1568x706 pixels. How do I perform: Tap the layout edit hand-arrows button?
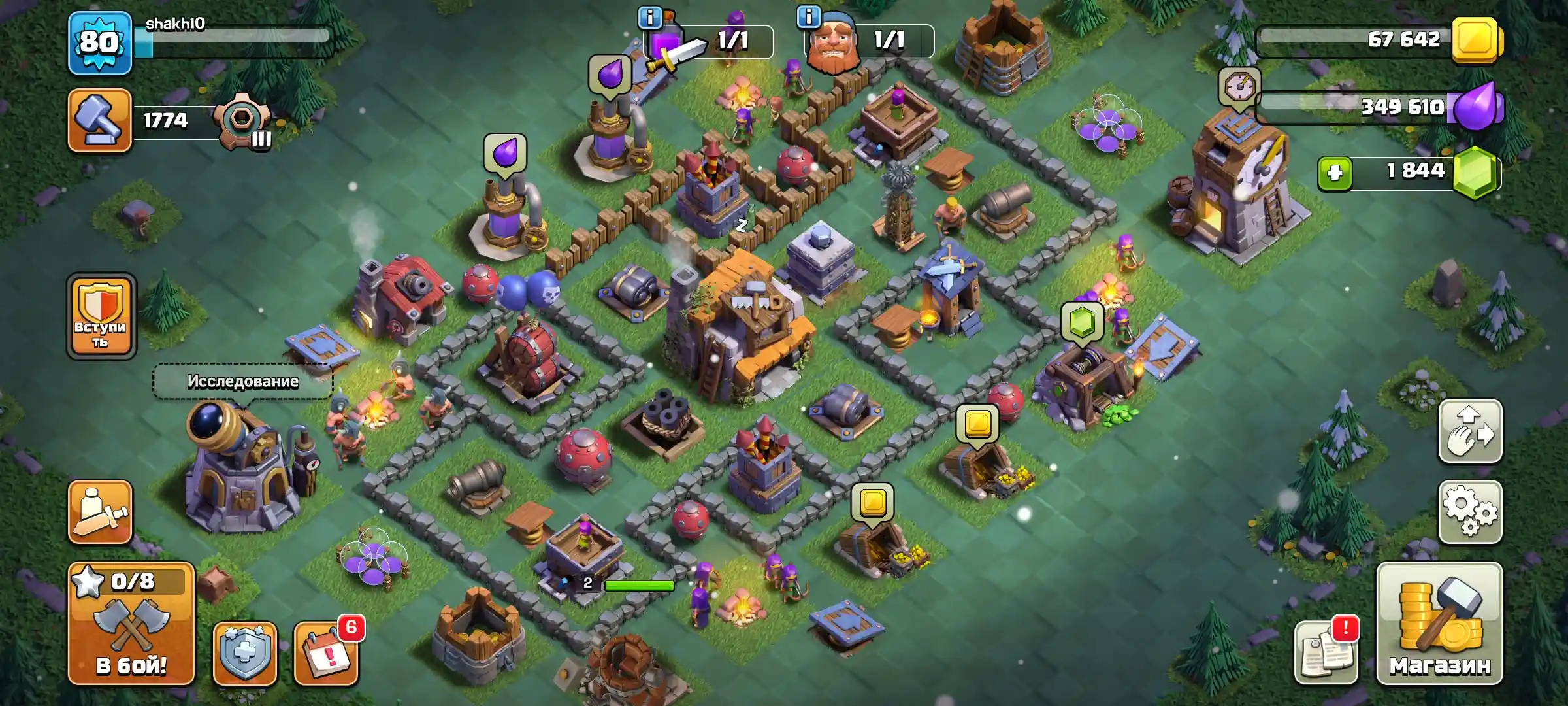point(1470,431)
